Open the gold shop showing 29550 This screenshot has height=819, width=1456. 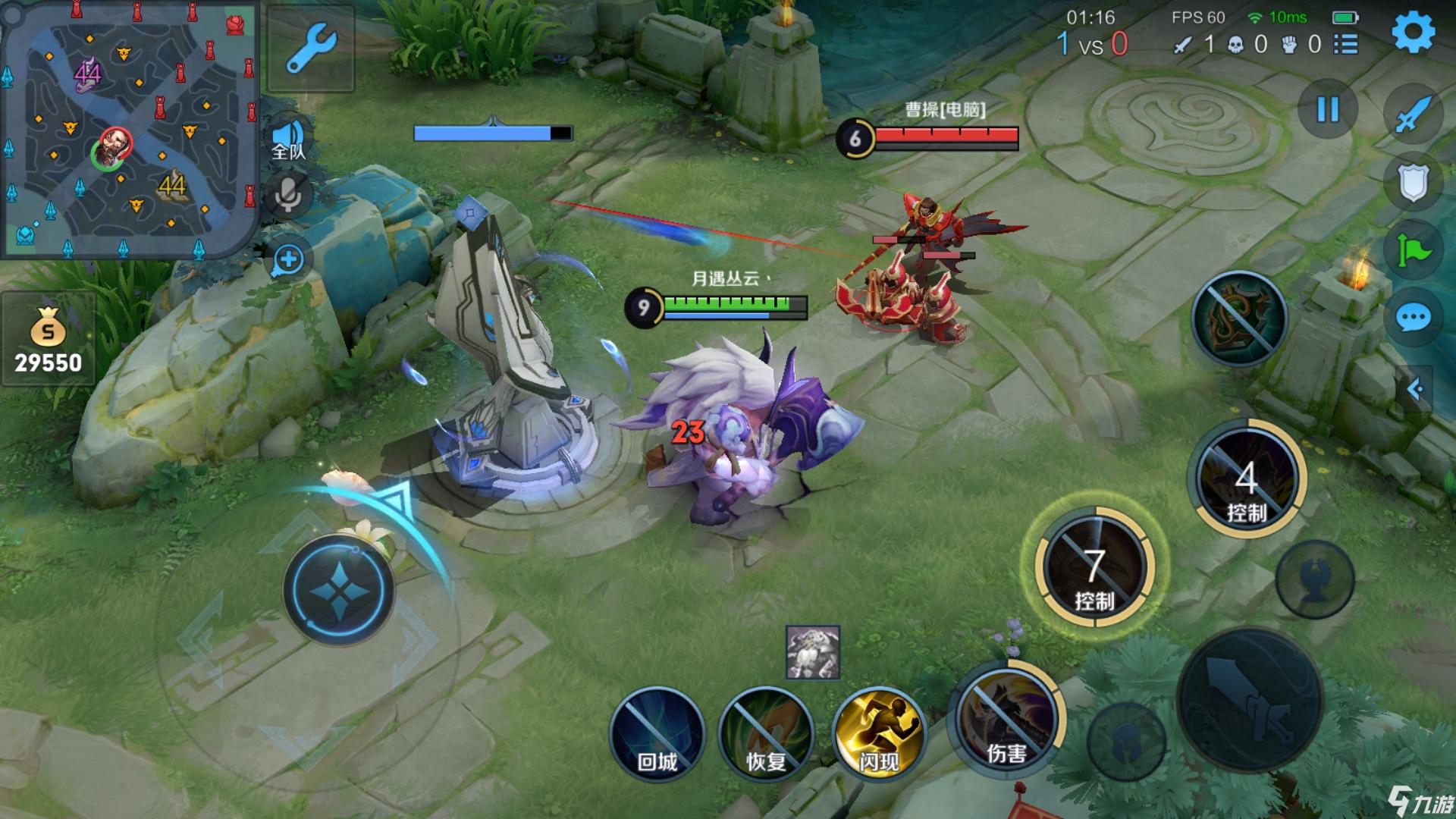pyautogui.click(x=48, y=341)
